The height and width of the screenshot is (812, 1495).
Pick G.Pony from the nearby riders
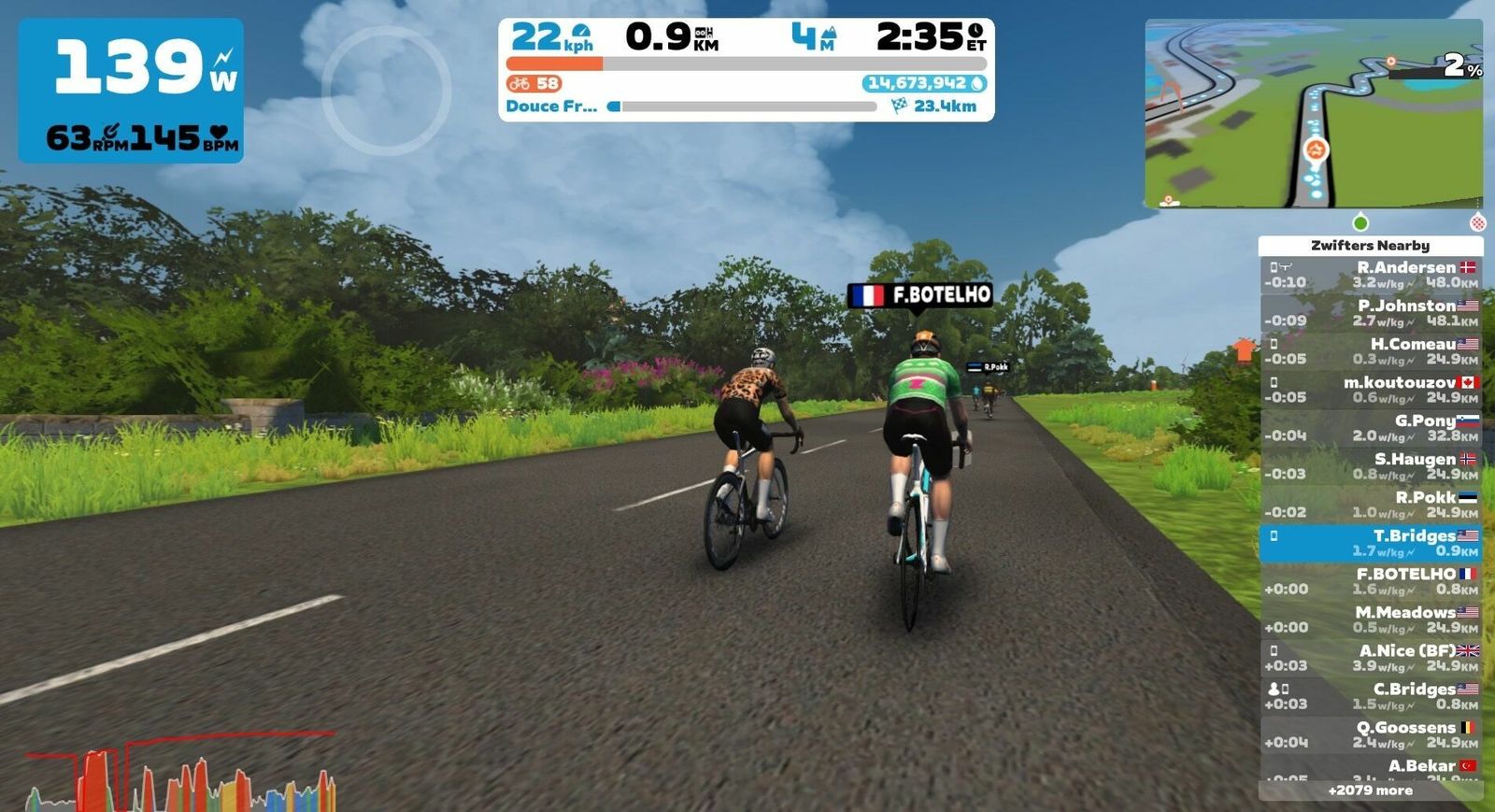pyautogui.click(x=1370, y=428)
